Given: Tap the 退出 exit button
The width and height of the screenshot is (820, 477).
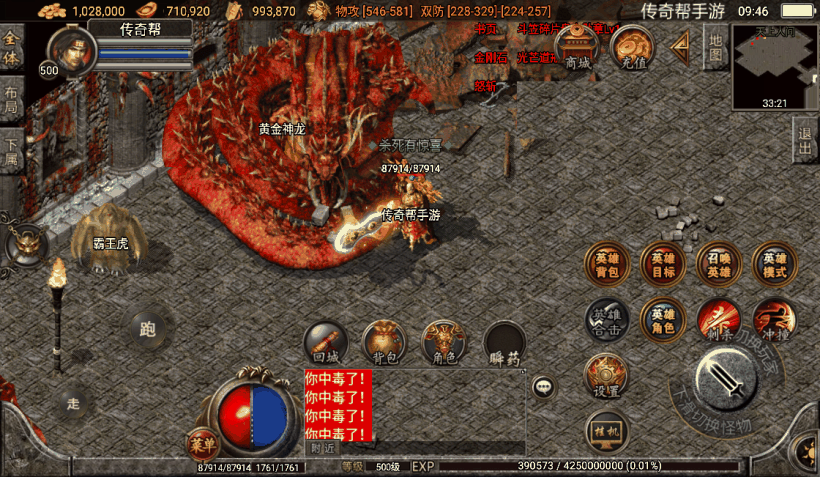Looking at the screenshot, I should 805,140.
